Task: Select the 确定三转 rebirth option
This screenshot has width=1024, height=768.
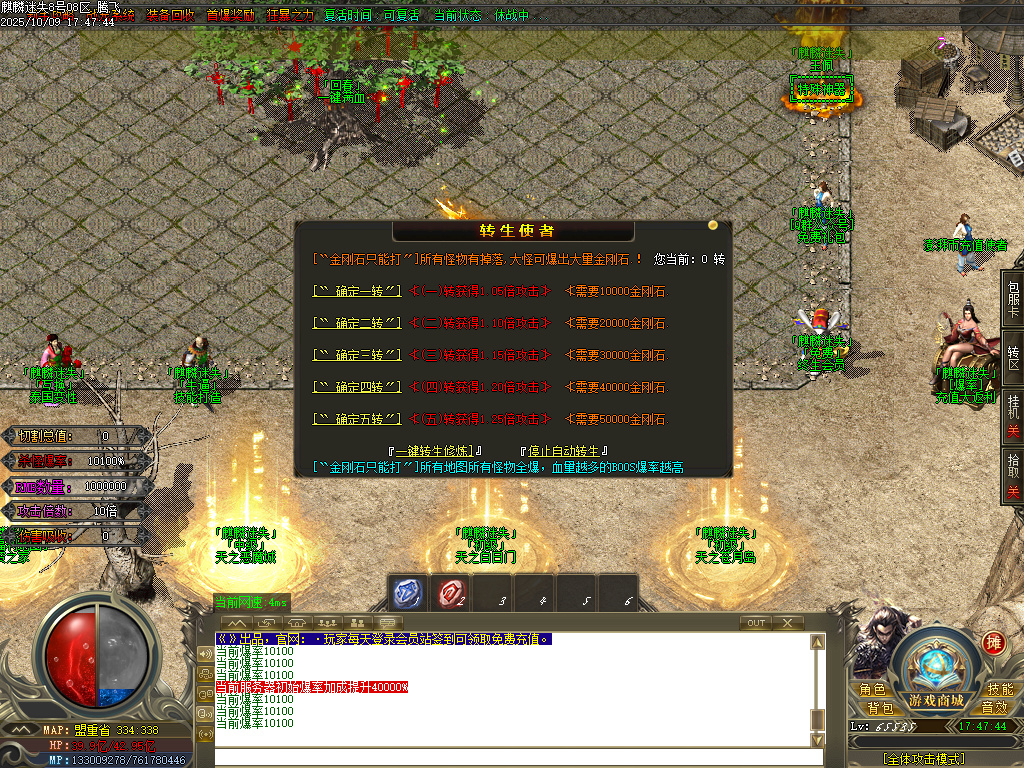Action: [357, 356]
